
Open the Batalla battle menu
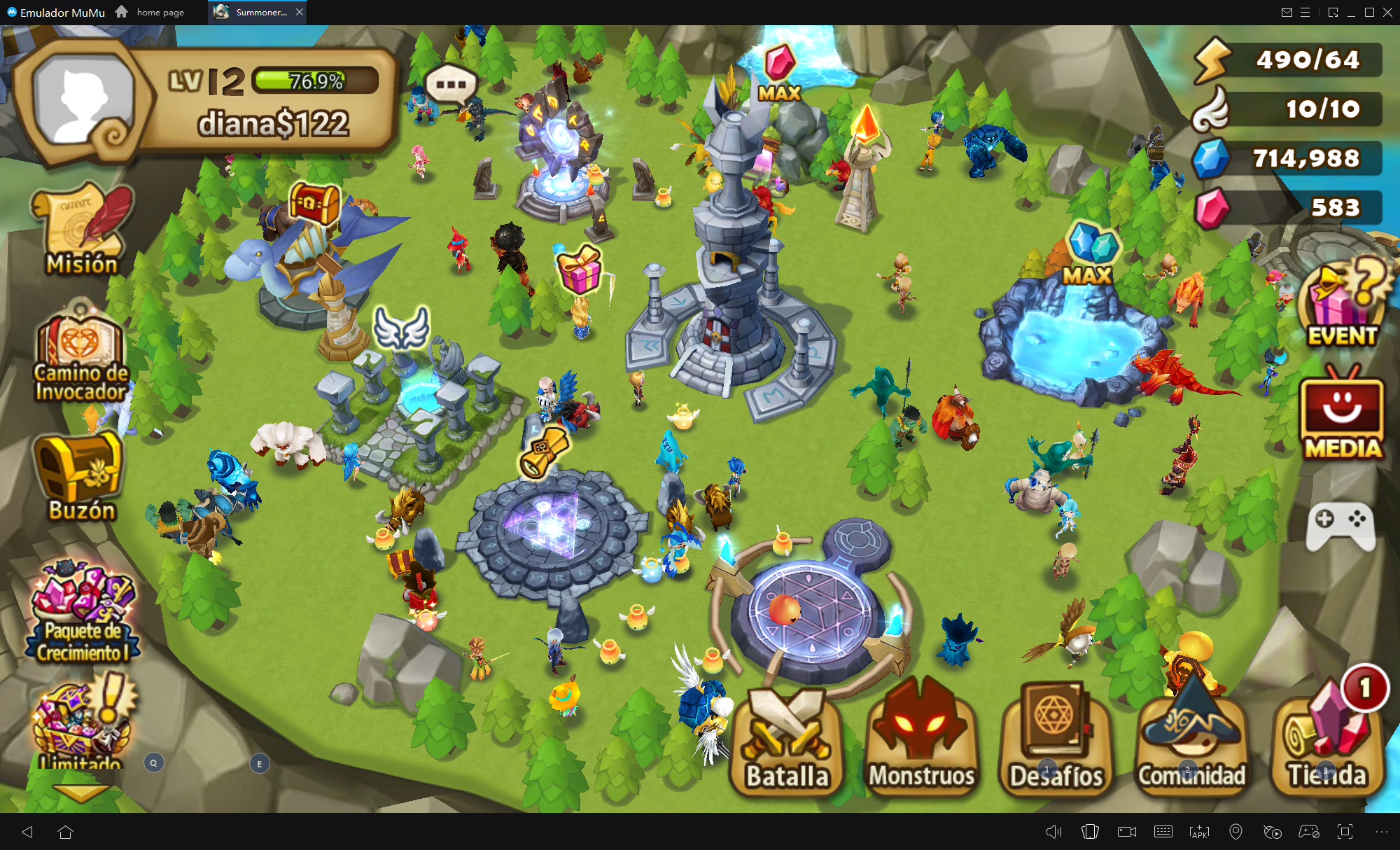coord(786,742)
